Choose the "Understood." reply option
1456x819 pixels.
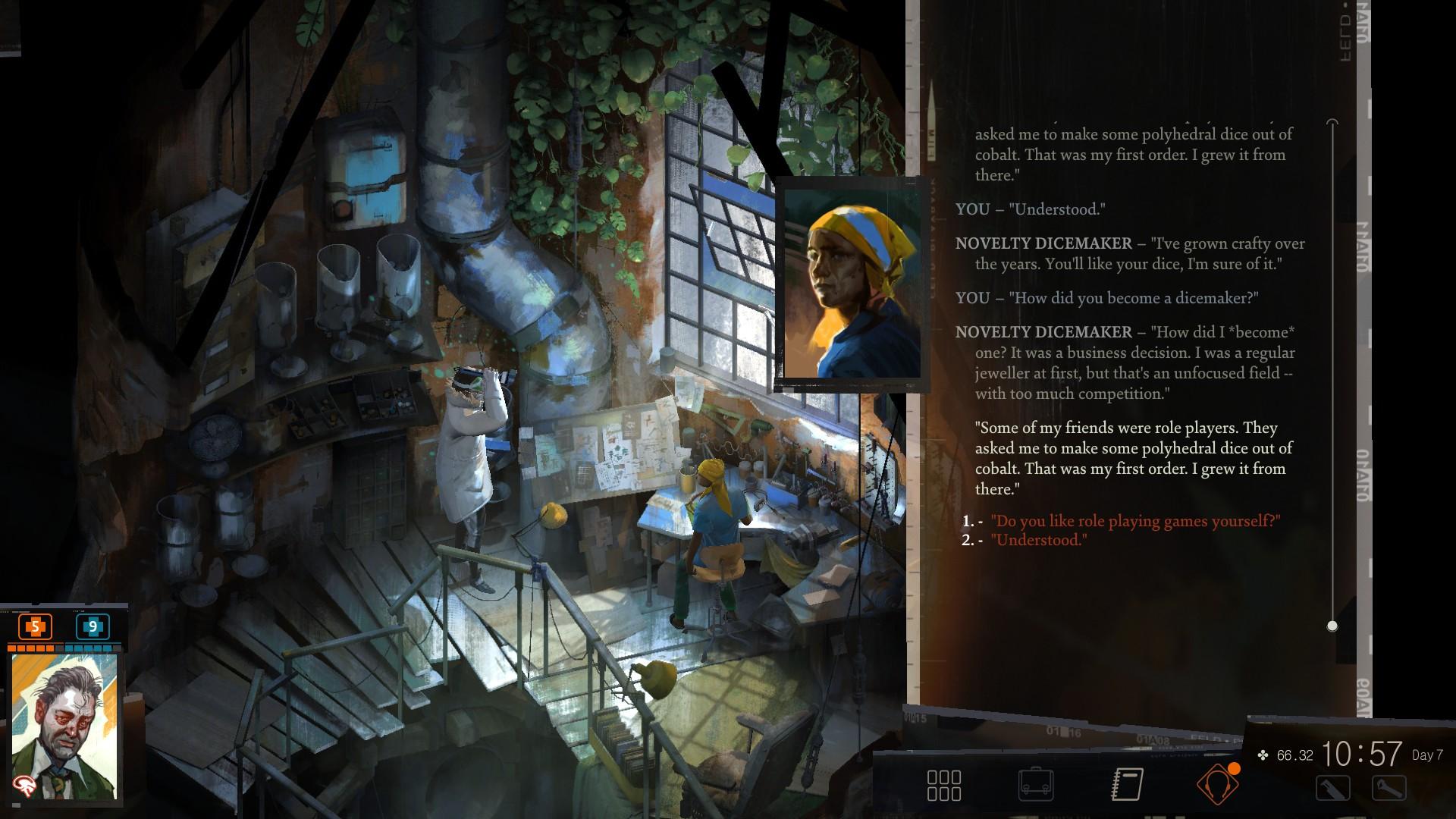1039,540
